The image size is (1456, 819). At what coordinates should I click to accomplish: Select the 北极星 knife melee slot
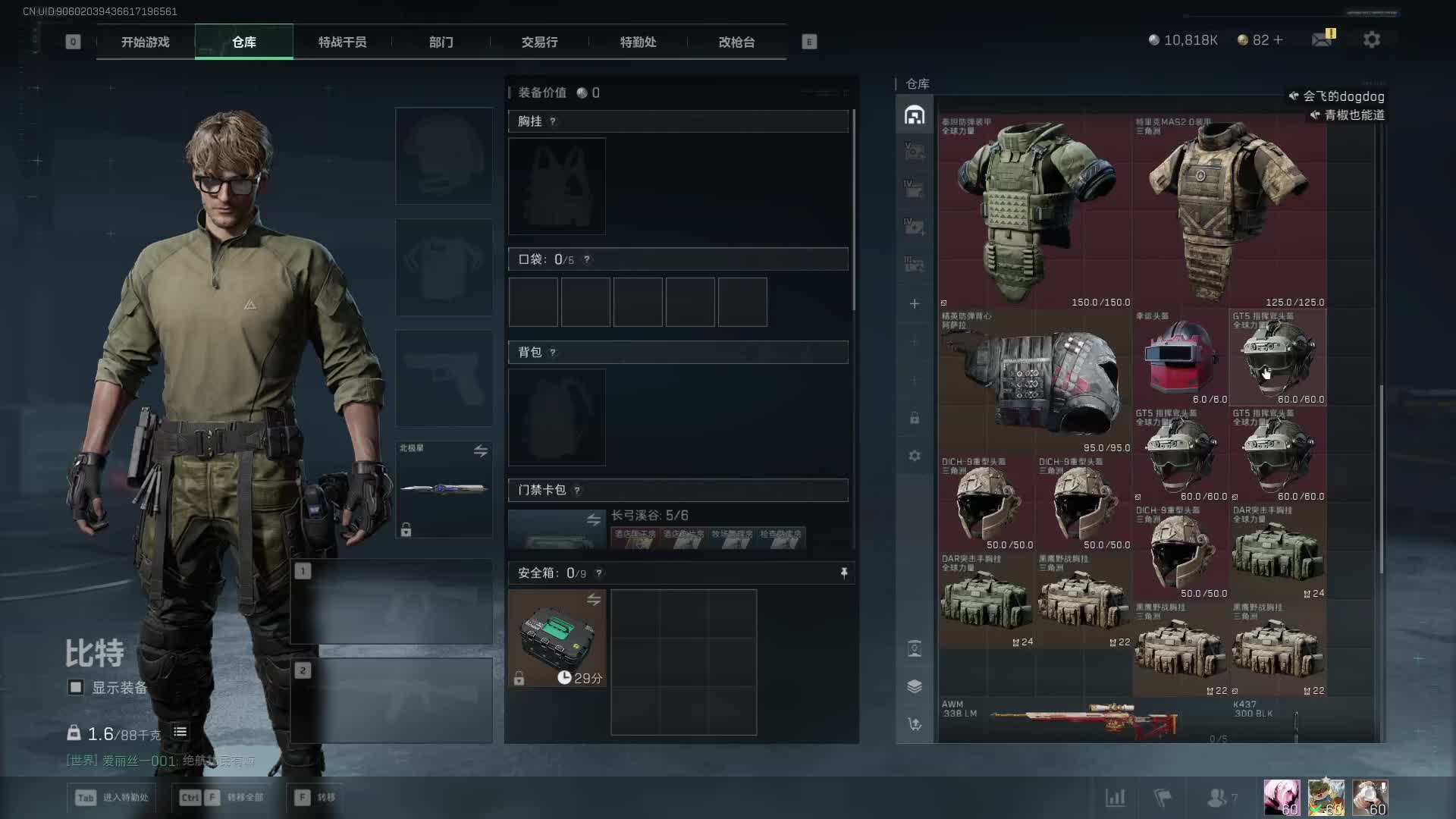[x=444, y=489]
